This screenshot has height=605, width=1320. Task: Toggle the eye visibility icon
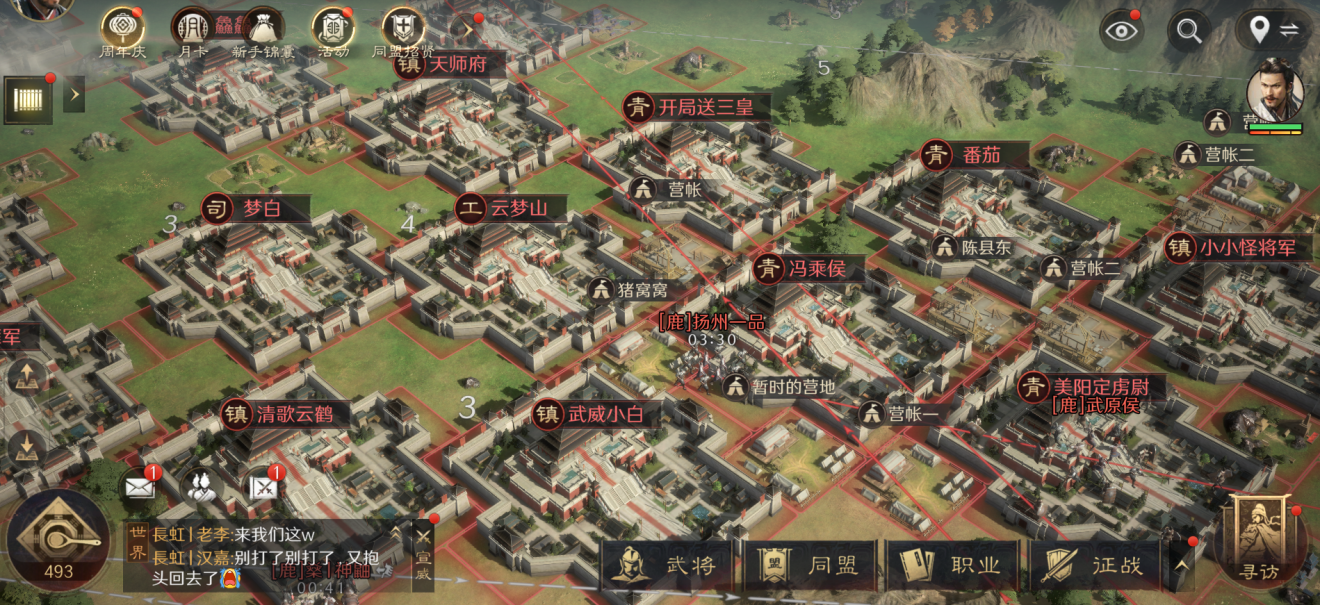click(x=1122, y=30)
